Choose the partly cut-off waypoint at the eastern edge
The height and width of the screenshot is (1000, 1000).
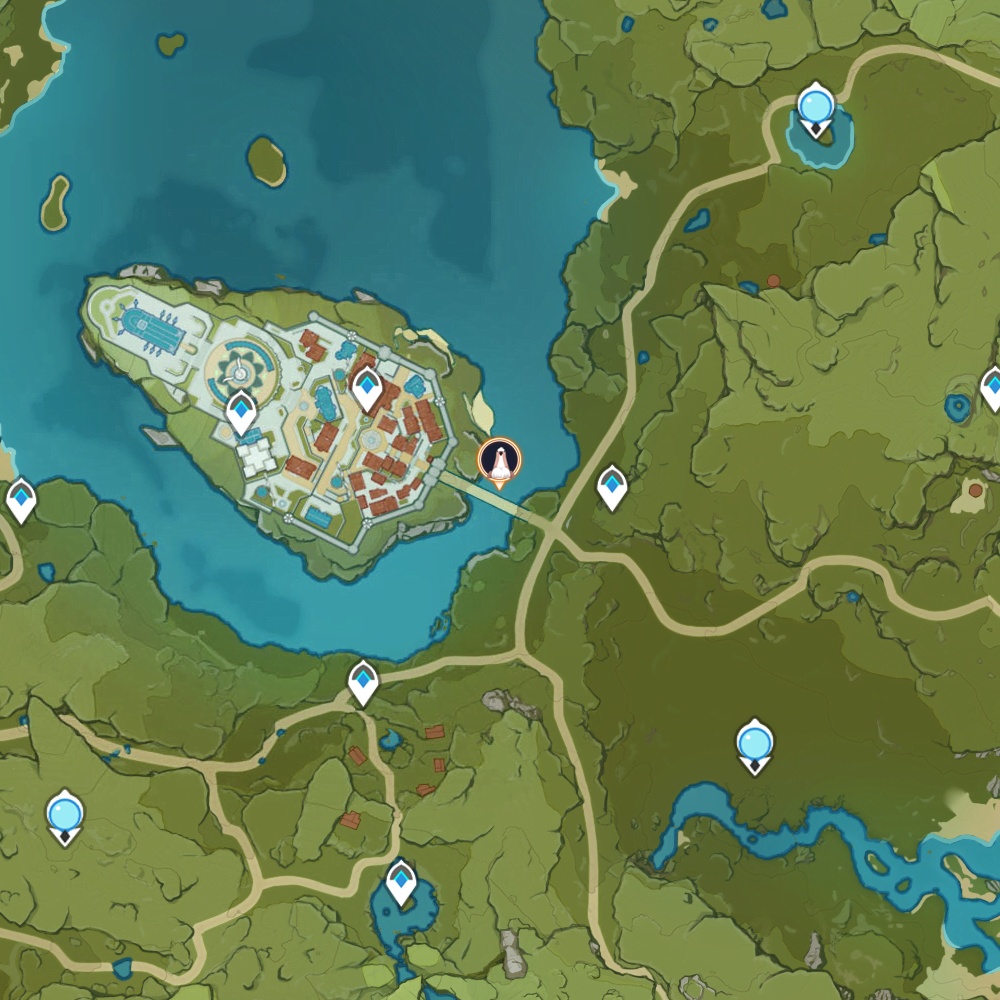991,387
